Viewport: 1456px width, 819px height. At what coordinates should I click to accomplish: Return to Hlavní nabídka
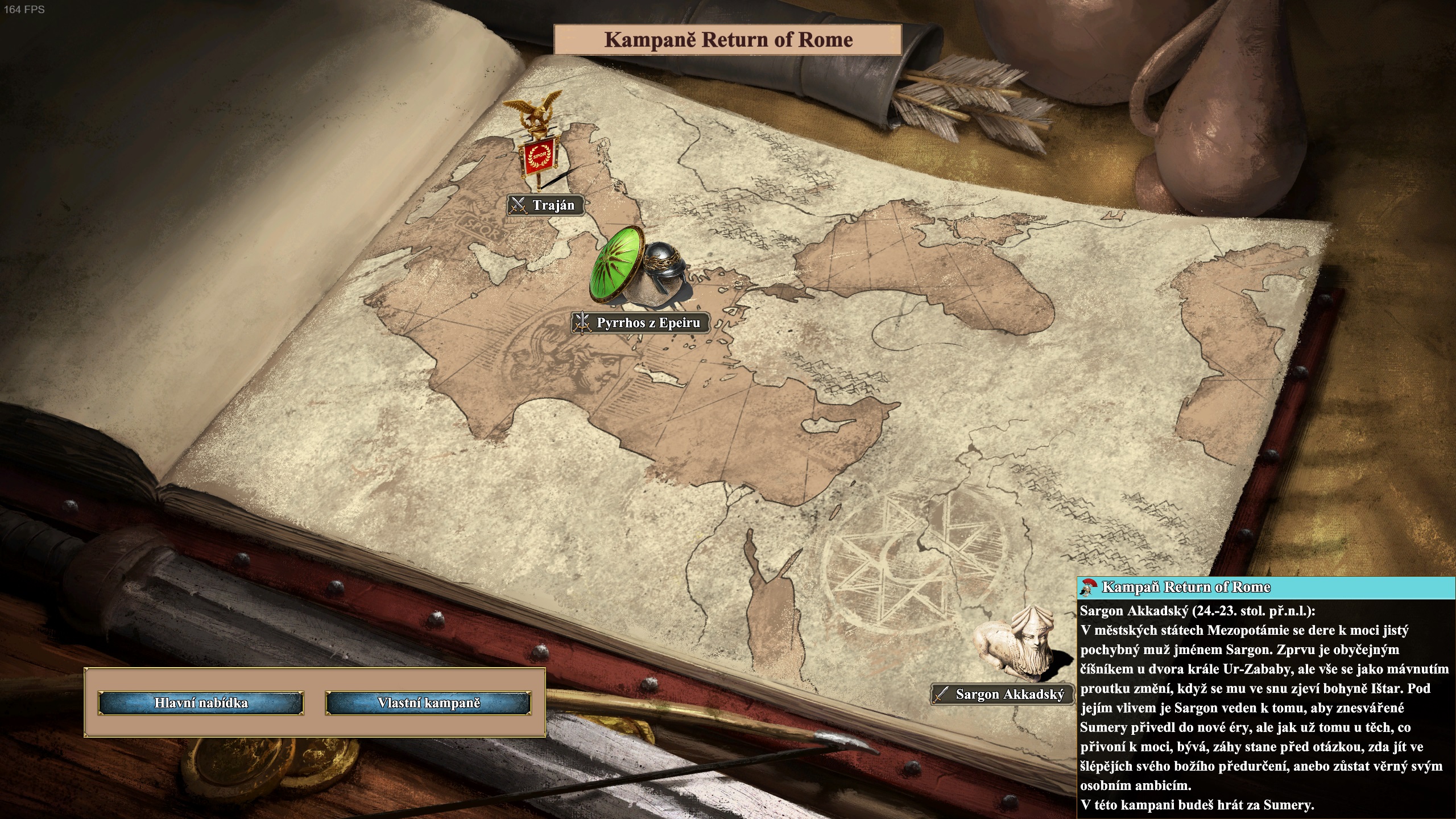tap(201, 703)
